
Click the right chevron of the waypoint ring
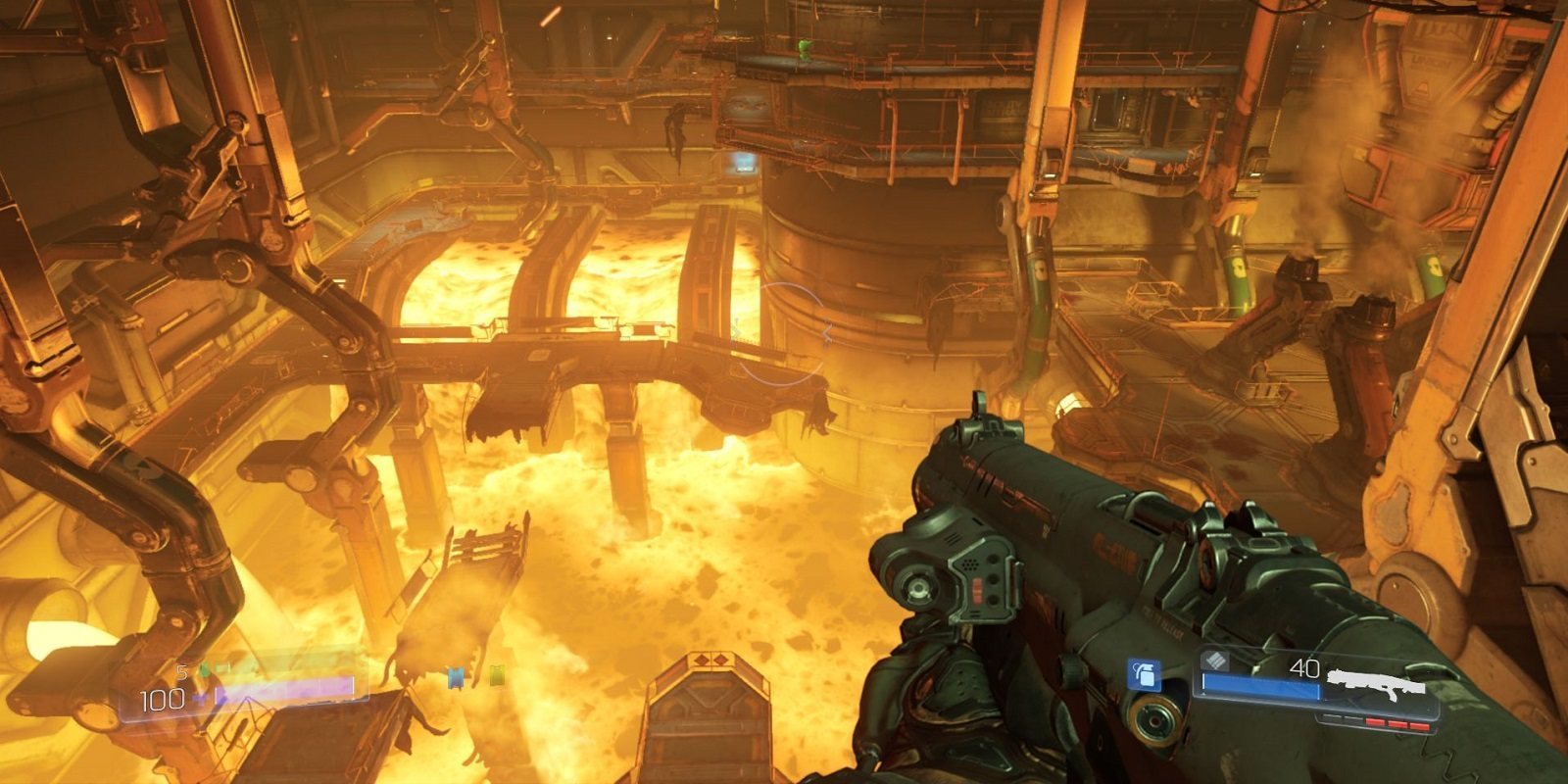pyautogui.click(x=826, y=329)
